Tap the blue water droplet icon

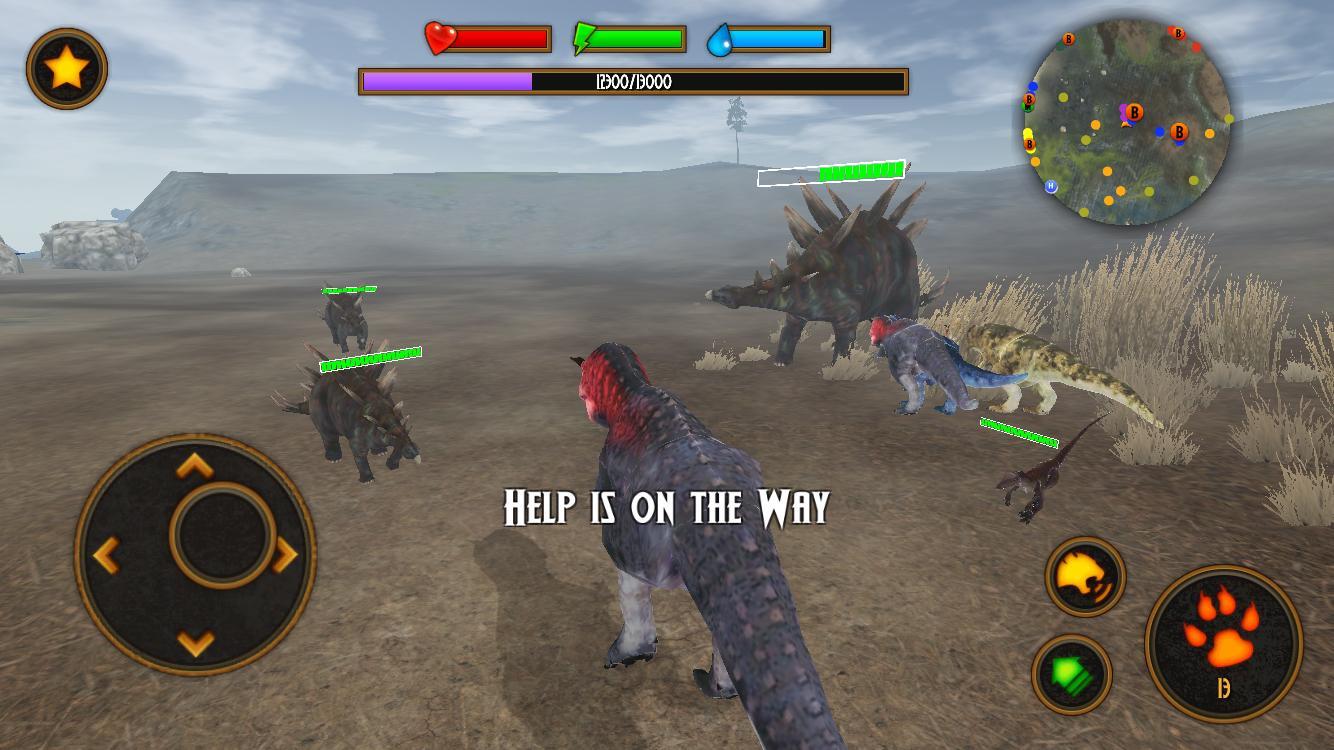point(722,39)
